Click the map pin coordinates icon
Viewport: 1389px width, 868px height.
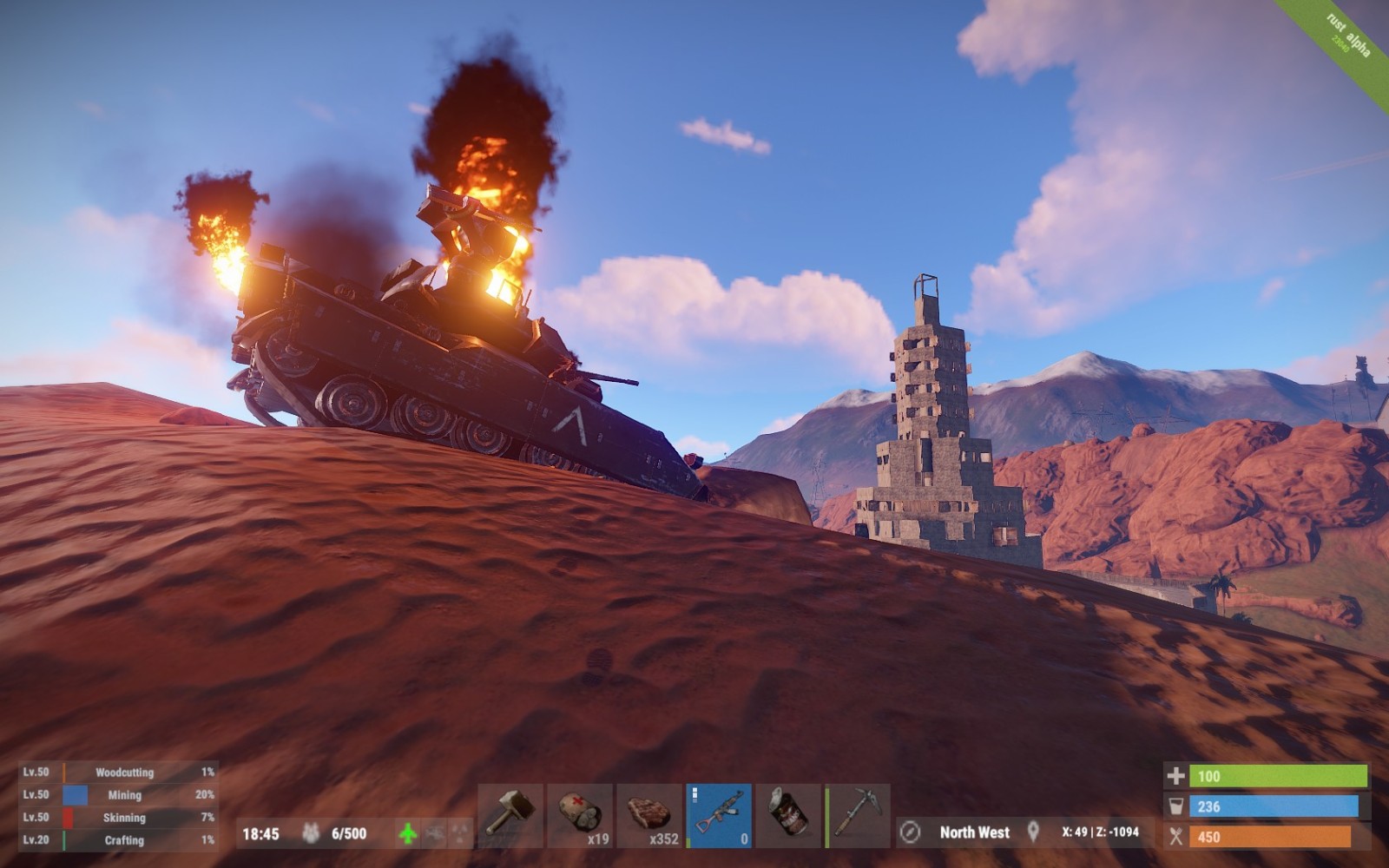tap(1033, 832)
